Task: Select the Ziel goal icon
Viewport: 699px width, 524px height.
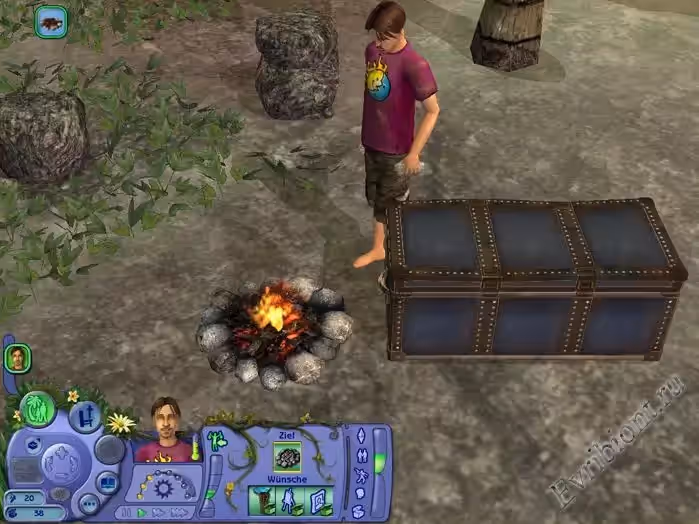Action: click(288, 455)
